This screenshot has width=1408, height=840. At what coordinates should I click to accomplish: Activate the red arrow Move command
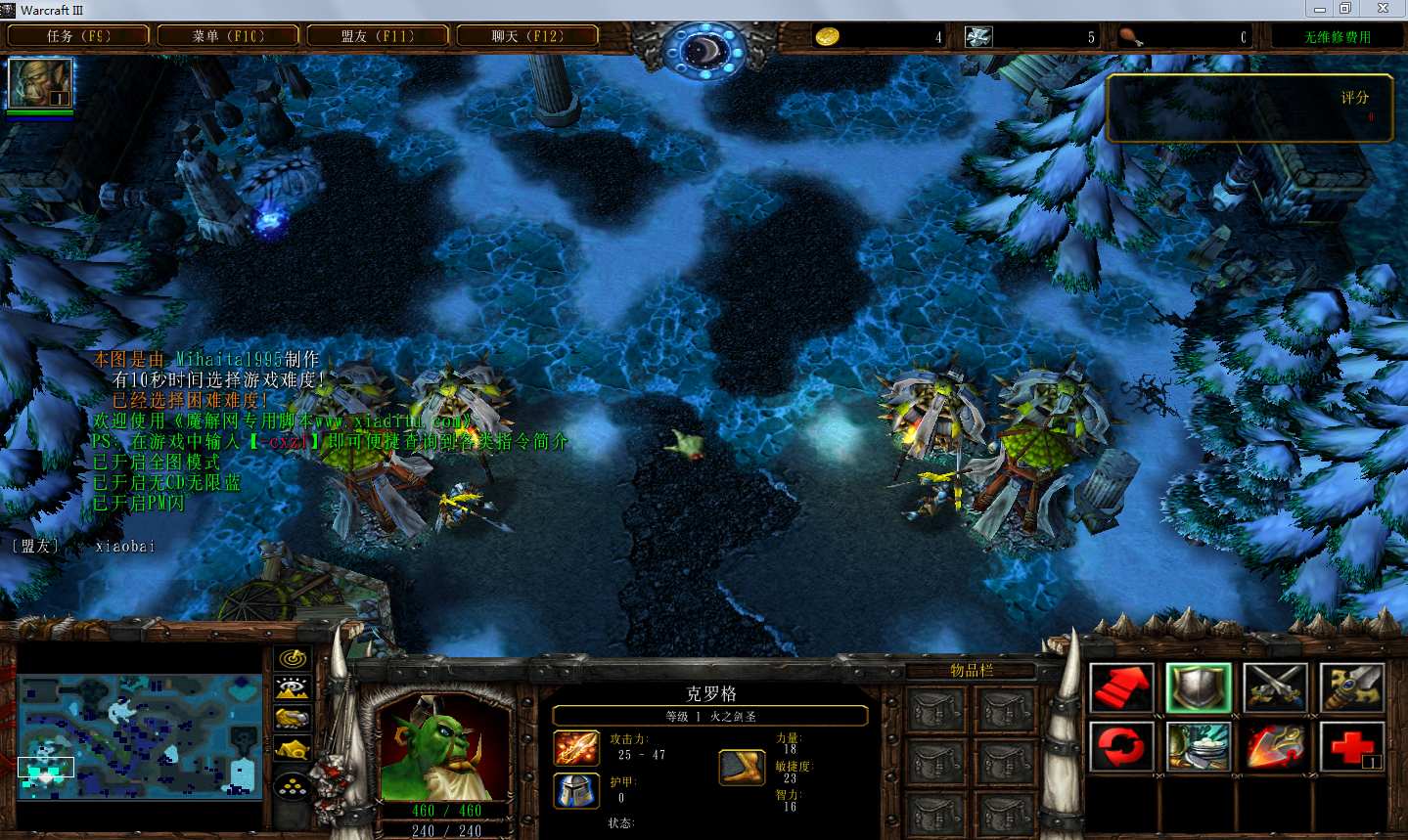tap(1121, 686)
